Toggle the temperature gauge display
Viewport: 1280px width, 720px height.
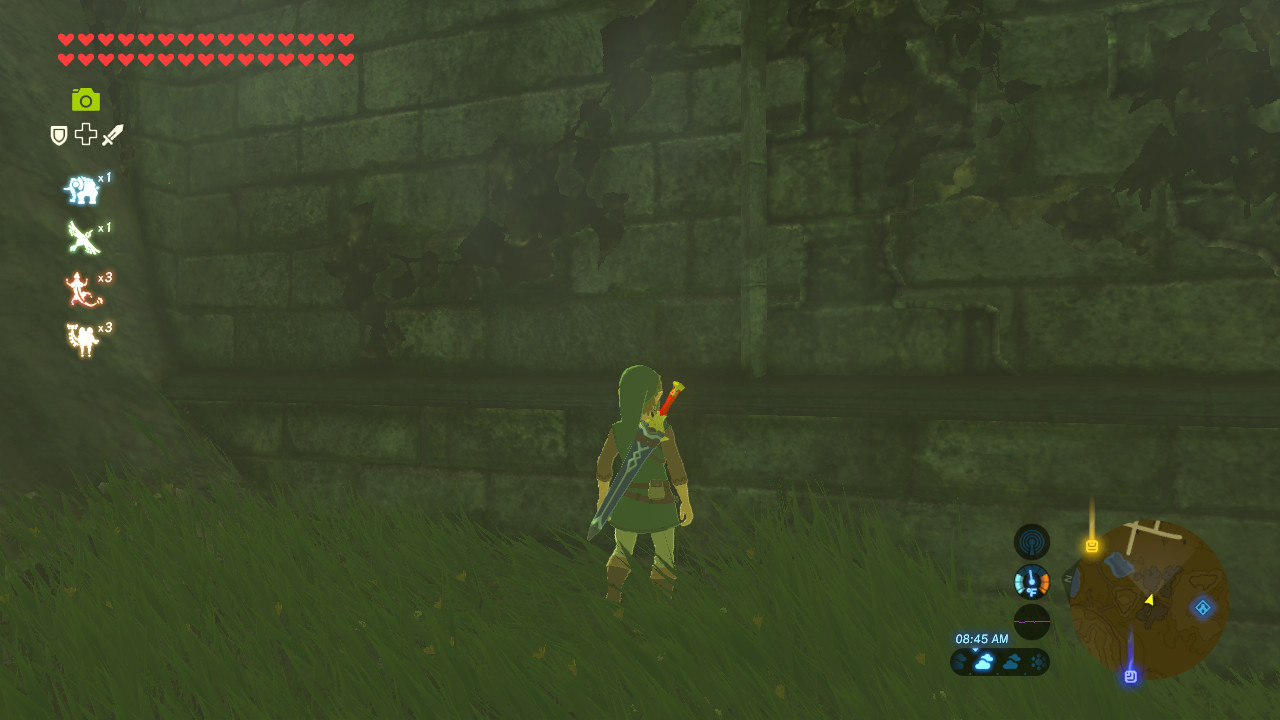[x=1031, y=581]
